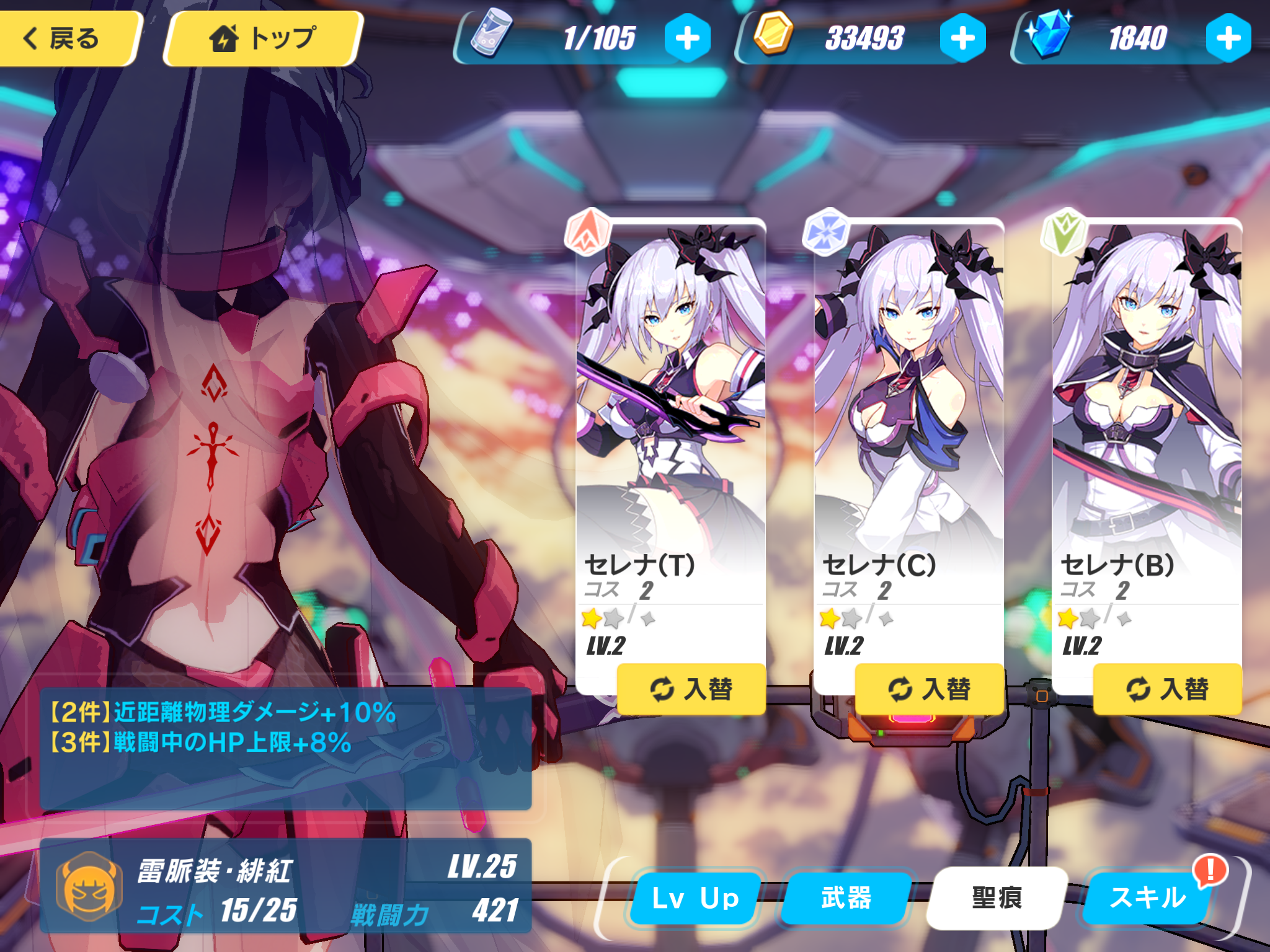
Task: Swap out セレナ(T) using 入替
Action: [691, 689]
